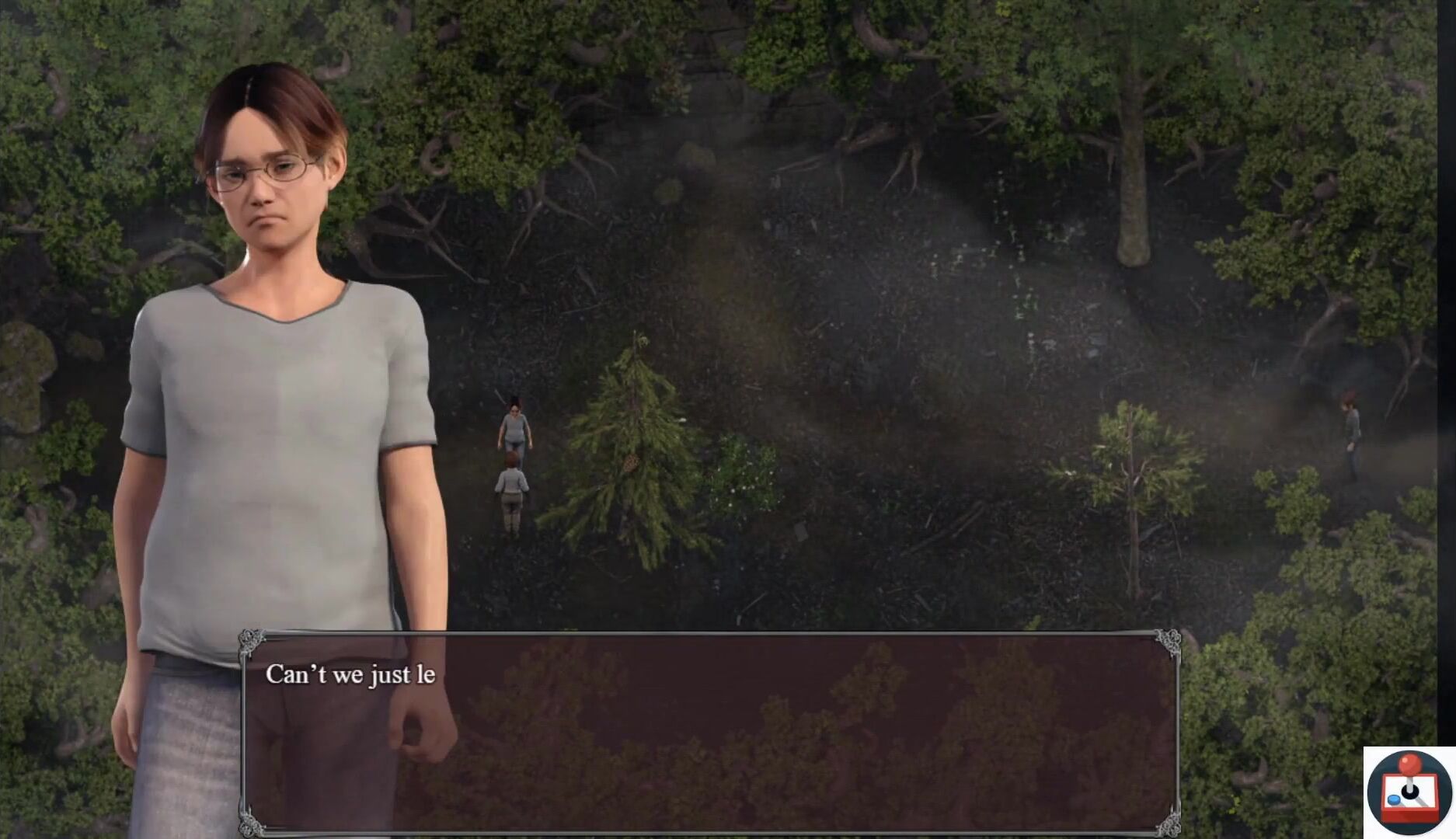Viewport: 1456px width, 839px height.
Task: Advance the "Can't we just le" dialogue box
Action: pyautogui.click(x=709, y=732)
